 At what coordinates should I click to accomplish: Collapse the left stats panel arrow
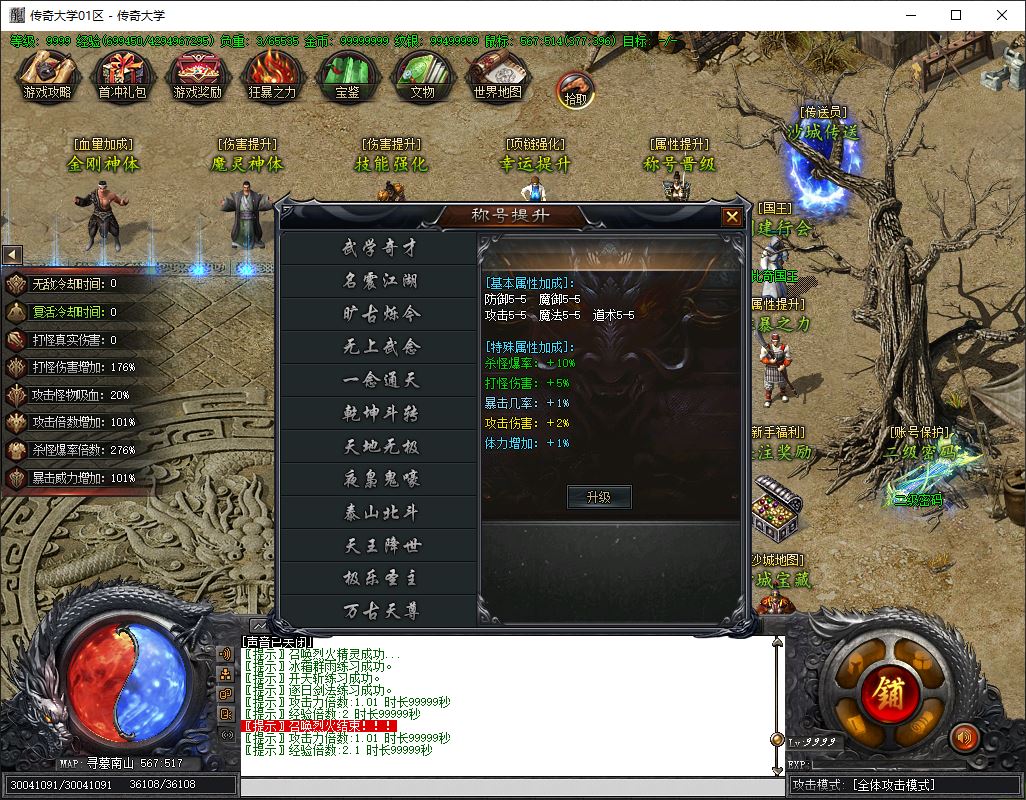pos(12,255)
